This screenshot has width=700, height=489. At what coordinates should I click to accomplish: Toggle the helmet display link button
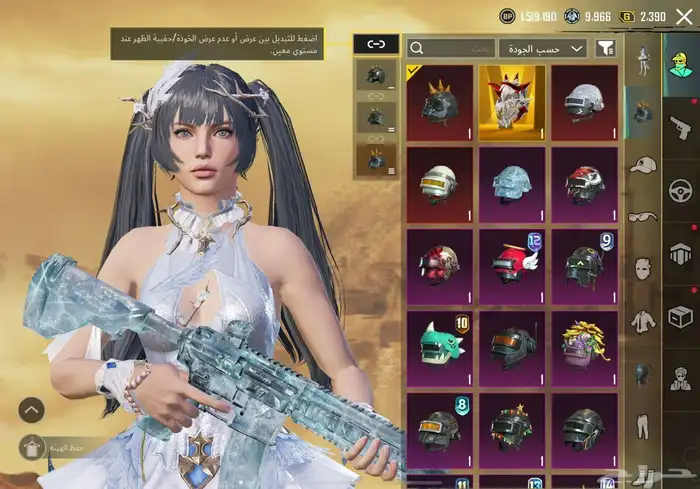pos(376,45)
